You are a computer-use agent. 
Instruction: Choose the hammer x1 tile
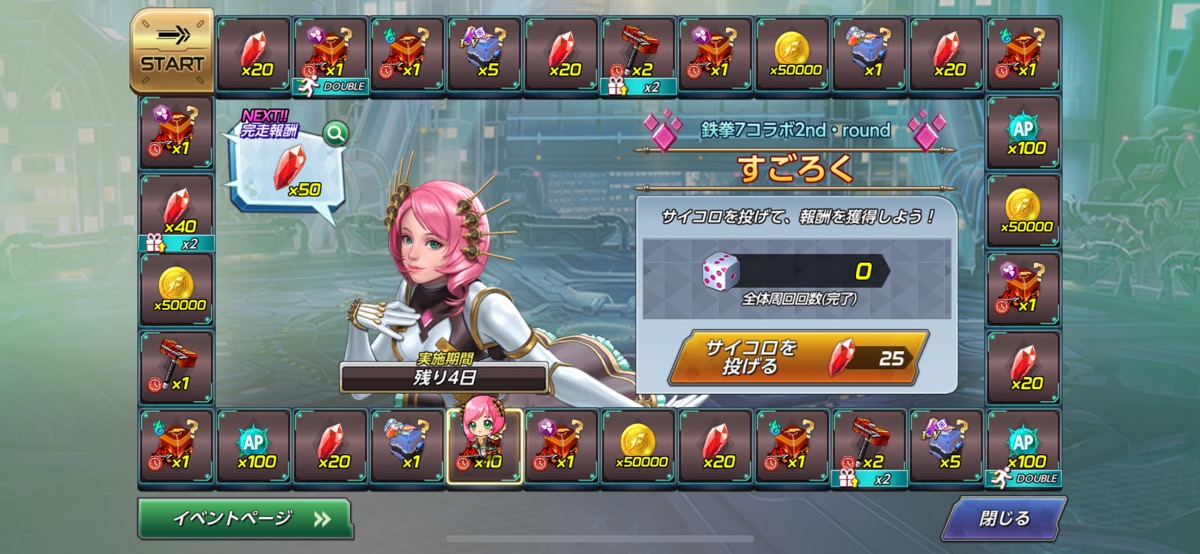click(176, 366)
